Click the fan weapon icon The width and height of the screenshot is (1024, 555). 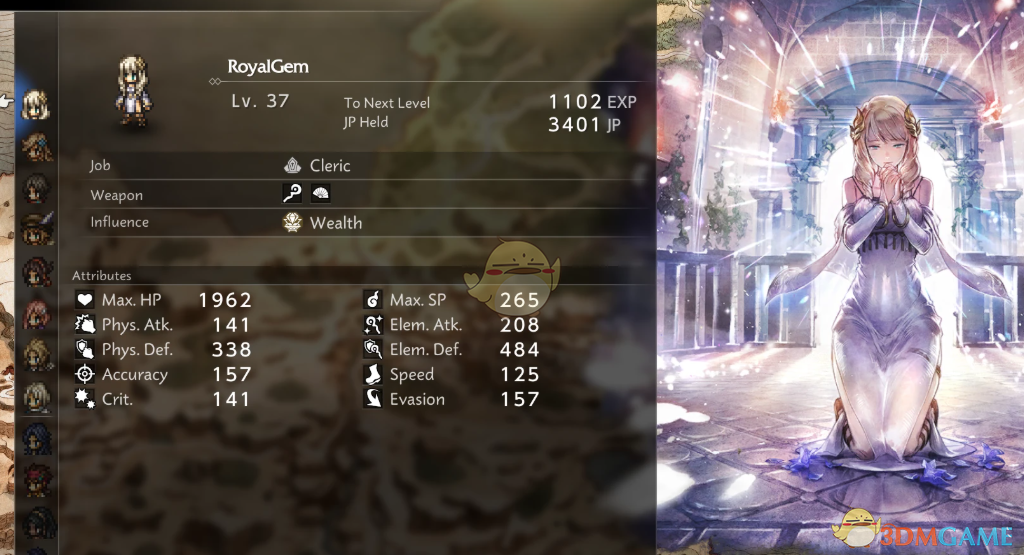pos(320,195)
